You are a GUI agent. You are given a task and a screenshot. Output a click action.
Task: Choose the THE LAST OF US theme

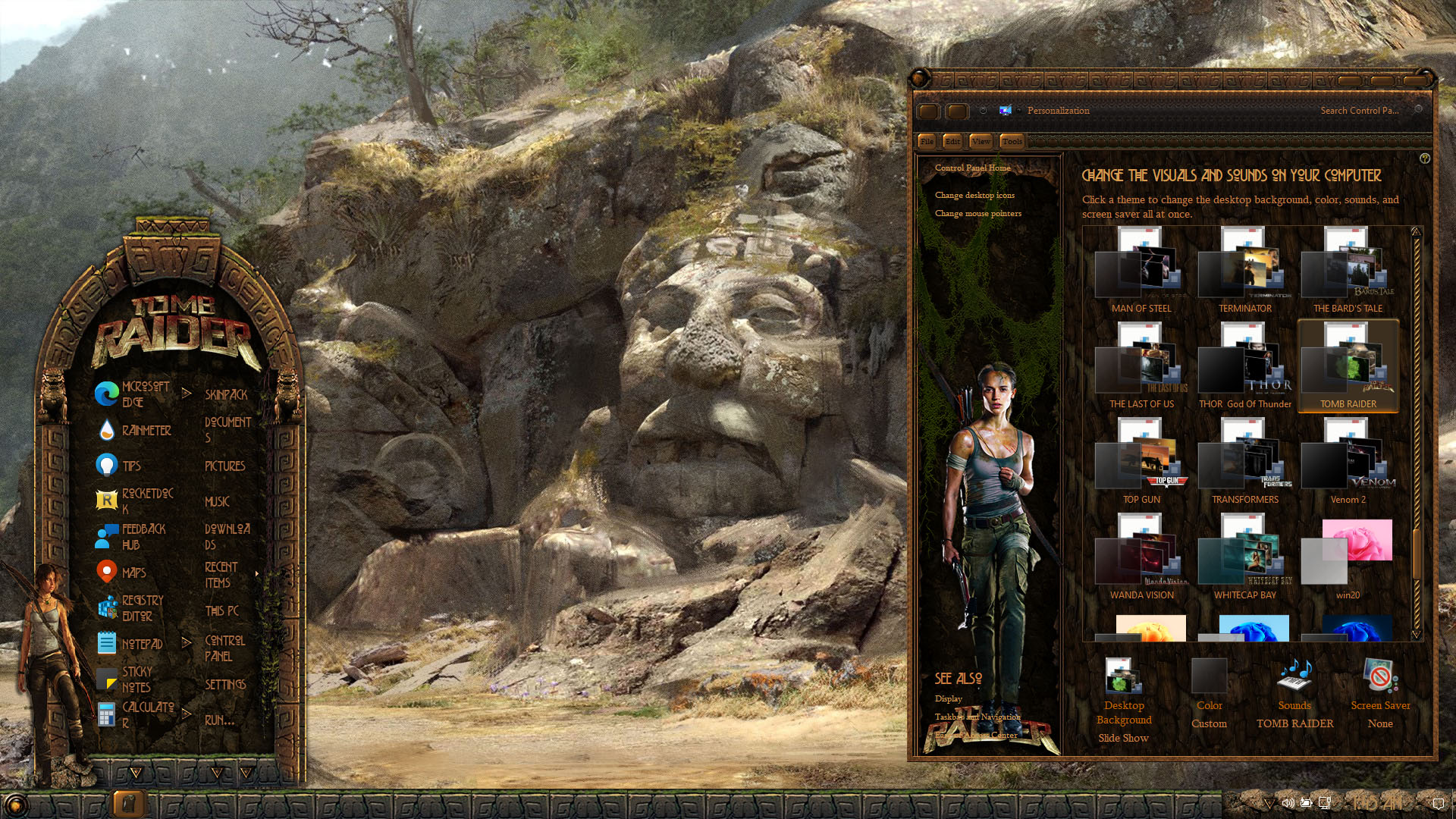pos(1141,366)
